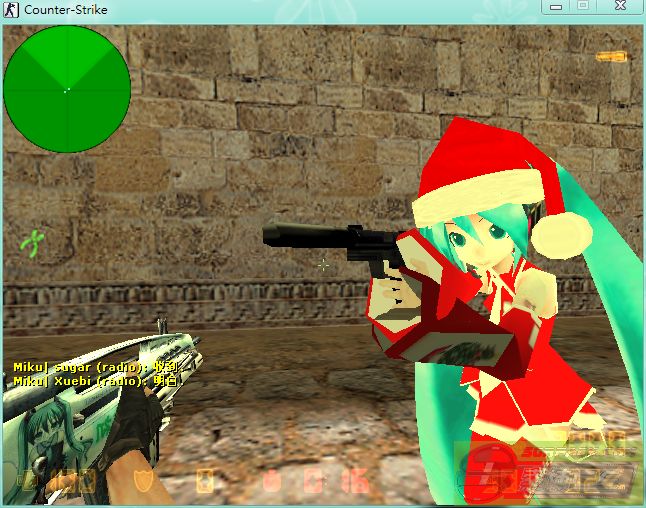Click the green circular radar
The image size is (646, 508).
coord(67,89)
